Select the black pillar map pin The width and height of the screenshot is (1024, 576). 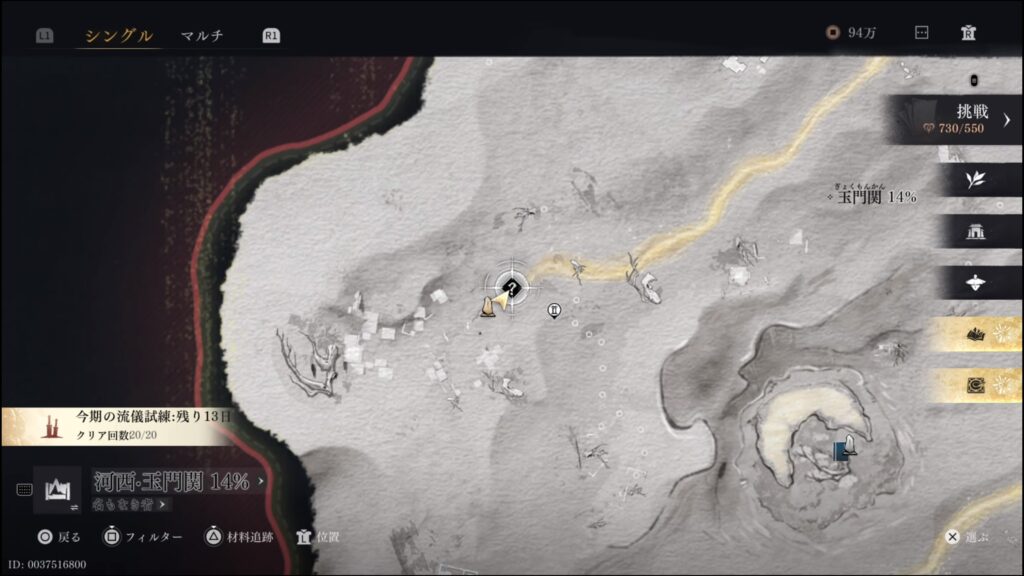554,311
